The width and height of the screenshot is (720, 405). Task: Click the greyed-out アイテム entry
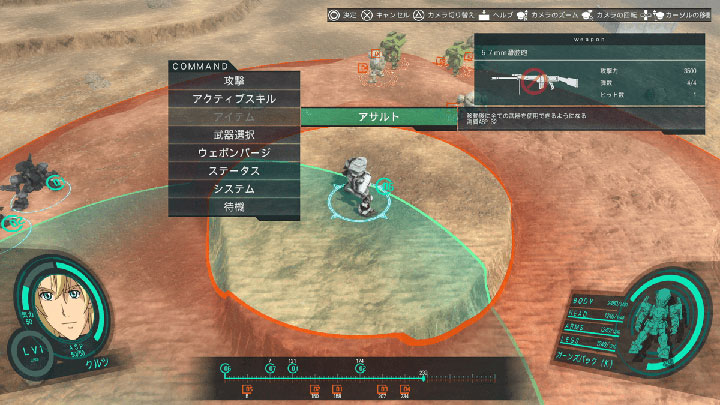click(234, 117)
